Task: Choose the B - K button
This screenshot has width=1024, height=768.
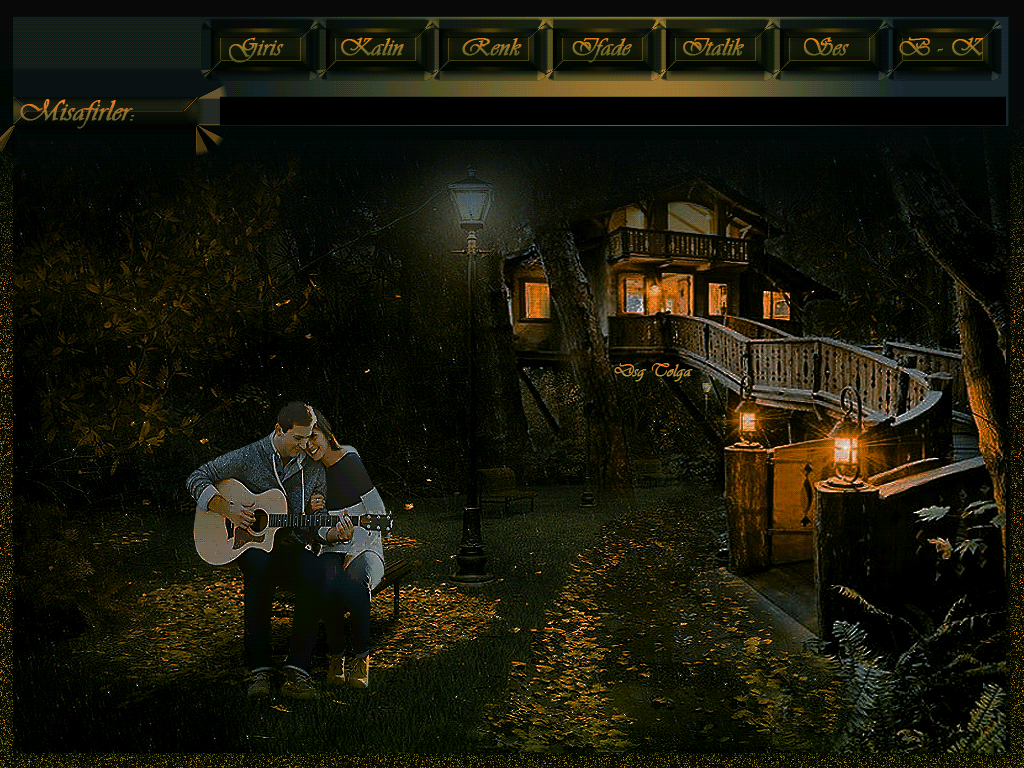Action: tap(941, 48)
